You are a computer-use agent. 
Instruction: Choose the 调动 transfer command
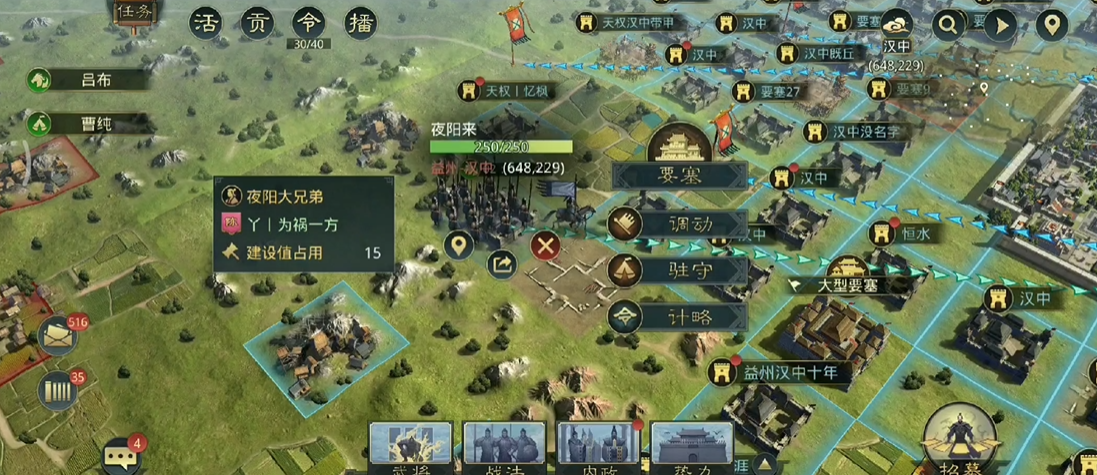[680, 225]
